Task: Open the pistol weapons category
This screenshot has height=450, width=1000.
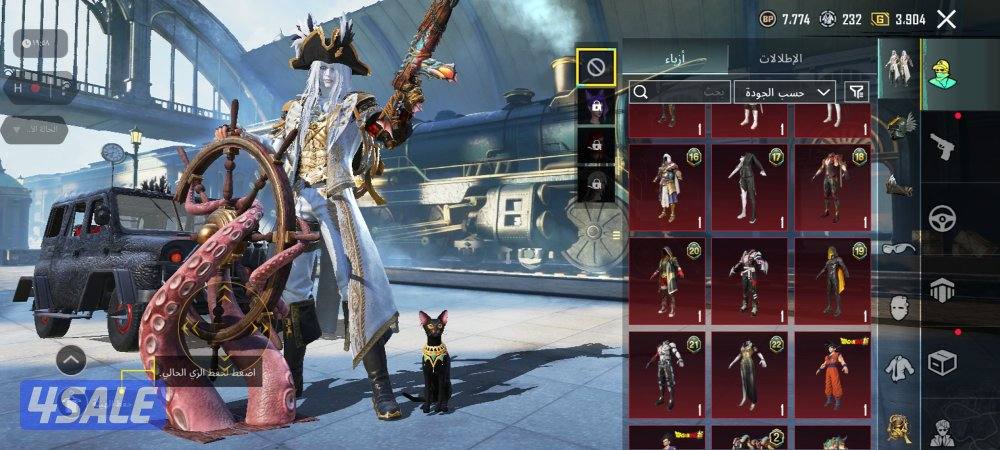Action: coord(943,148)
